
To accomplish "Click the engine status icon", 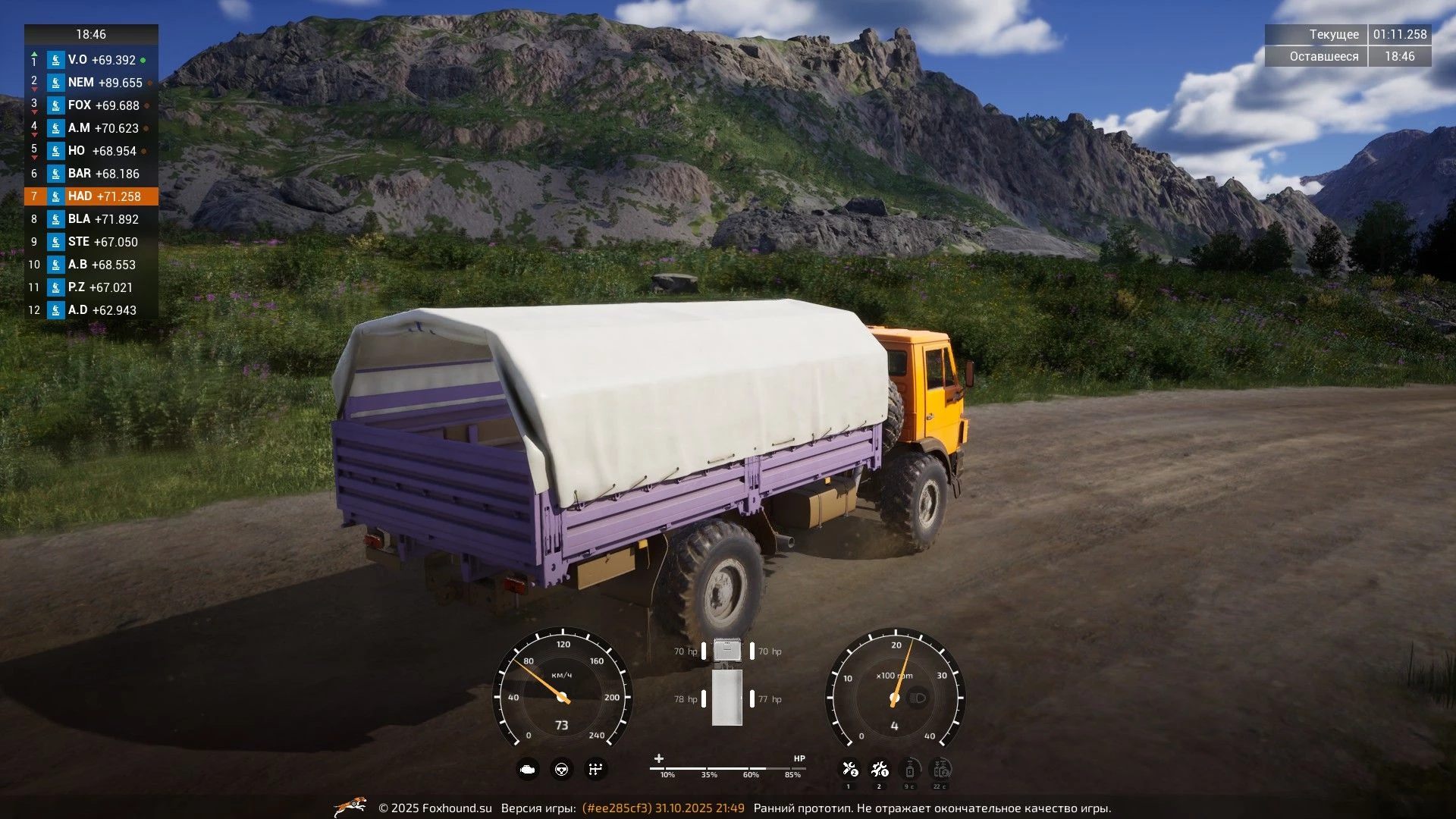I will 528,770.
